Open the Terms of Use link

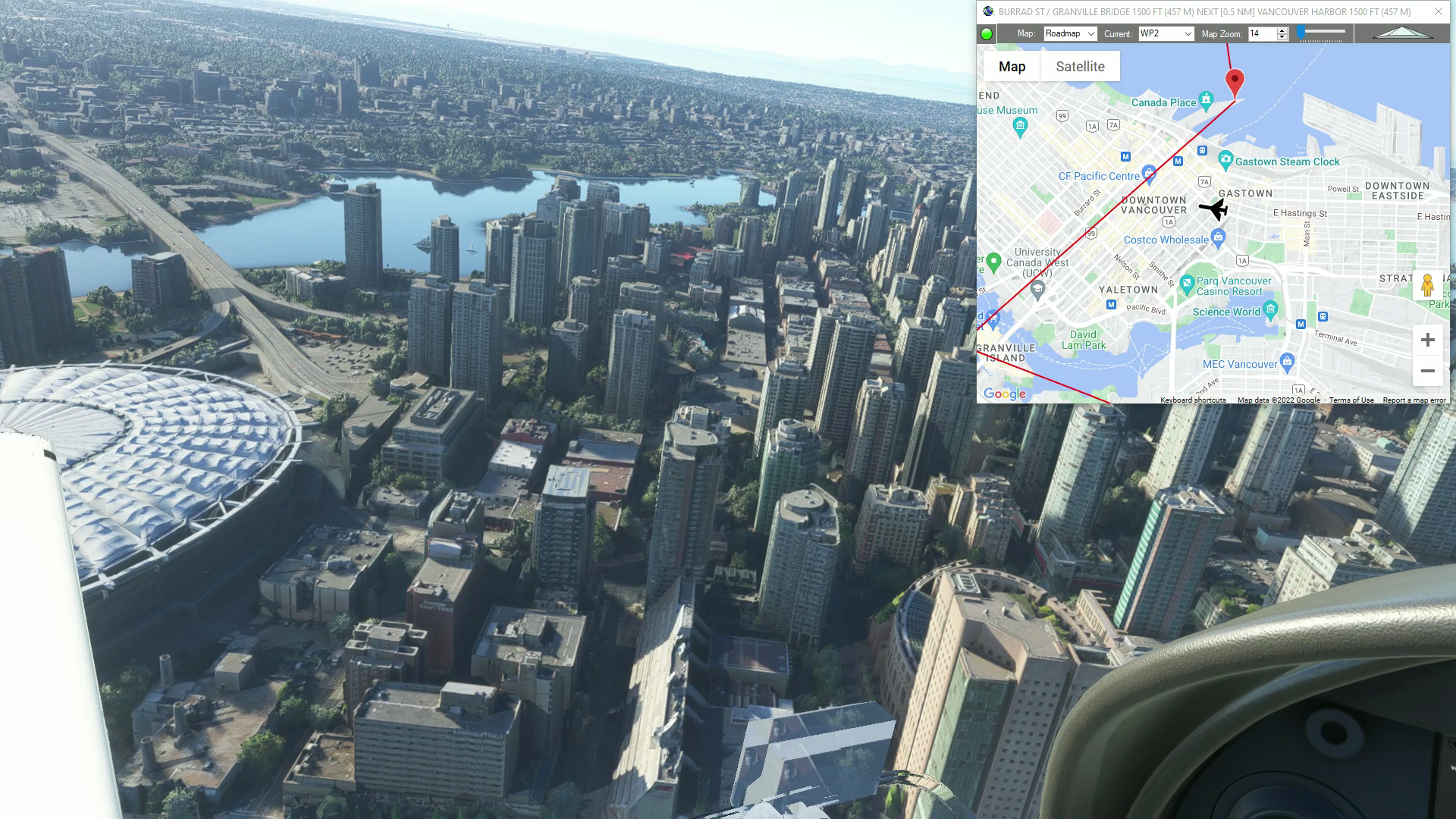click(1352, 400)
